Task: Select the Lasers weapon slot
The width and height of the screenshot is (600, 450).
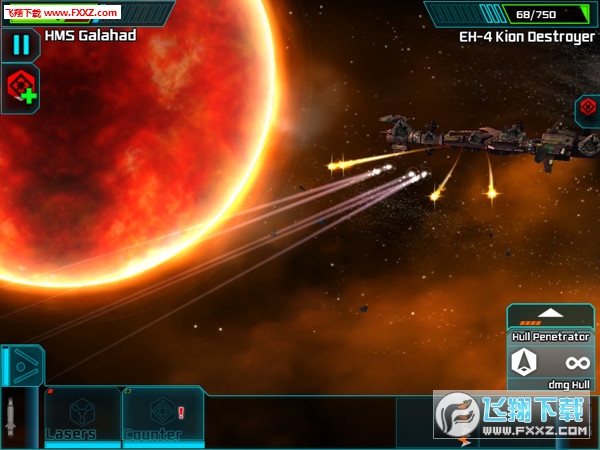Action: tap(81, 416)
